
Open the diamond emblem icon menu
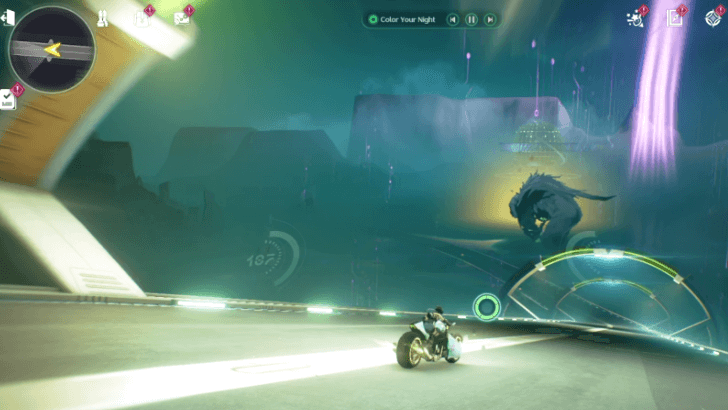point(713,19)
